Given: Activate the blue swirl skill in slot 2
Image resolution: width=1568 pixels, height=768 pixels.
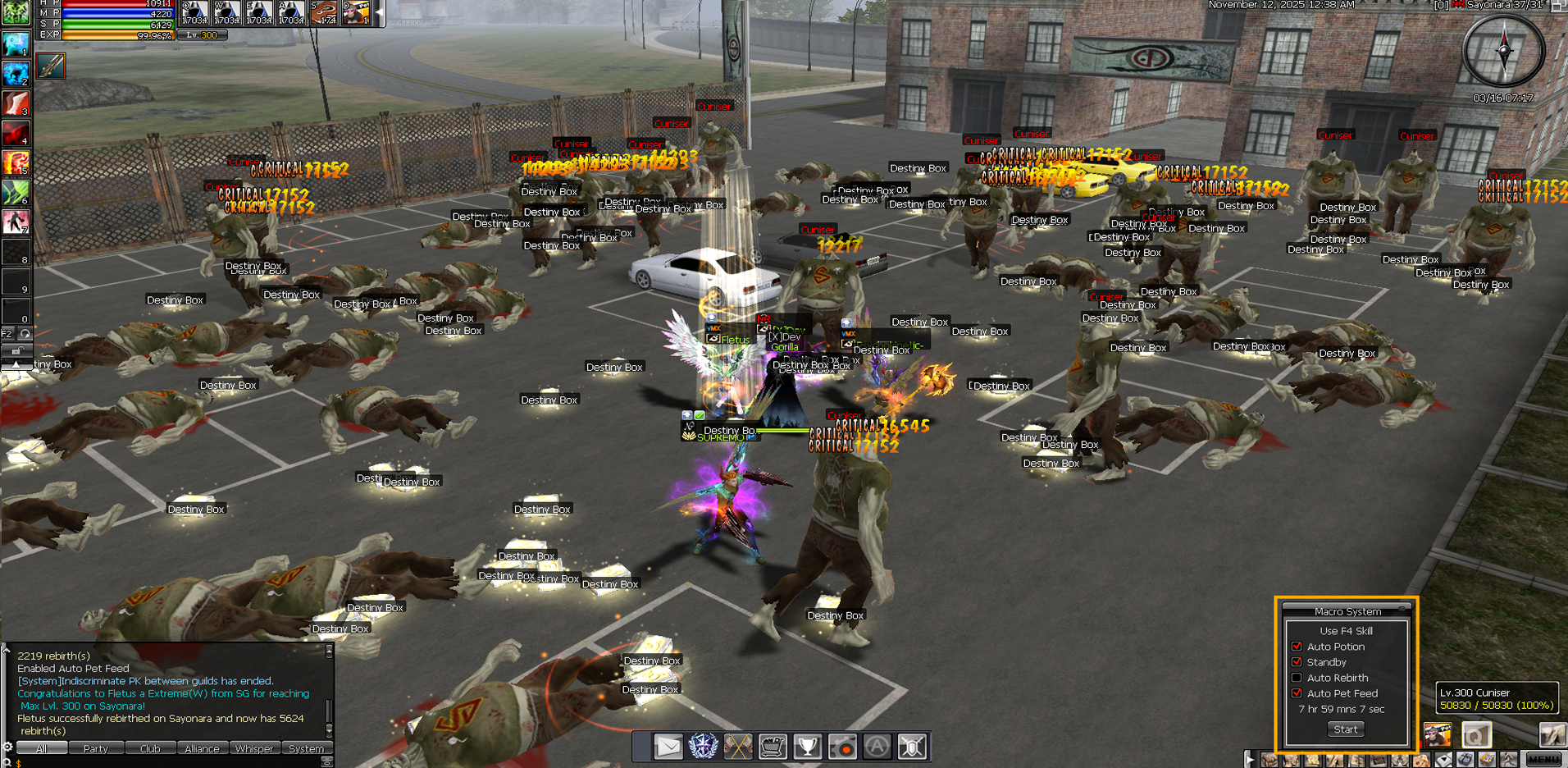Looking at the screenshot, I should click(16, 73).
